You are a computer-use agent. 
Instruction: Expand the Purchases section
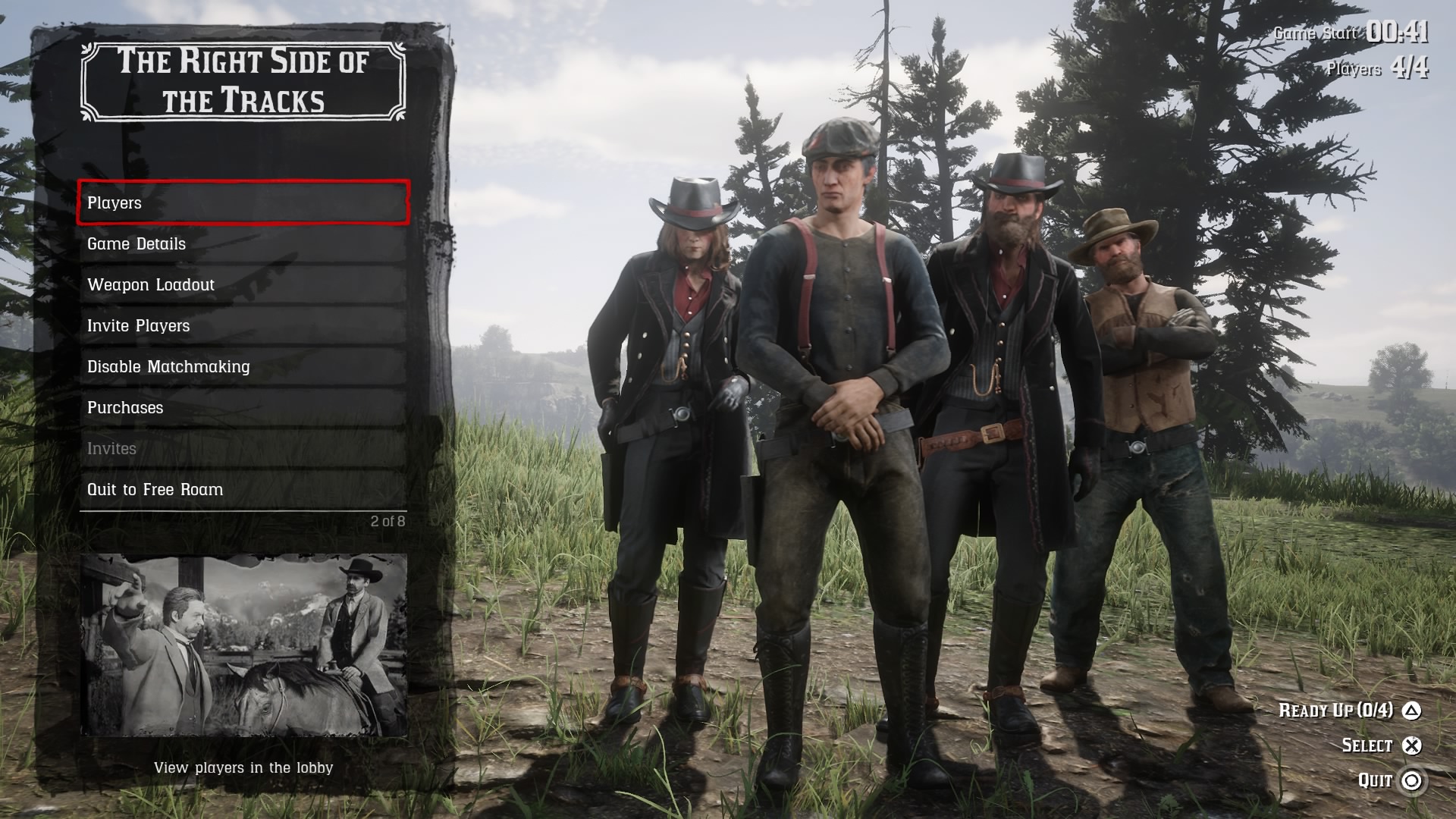(x=126, y=407)
